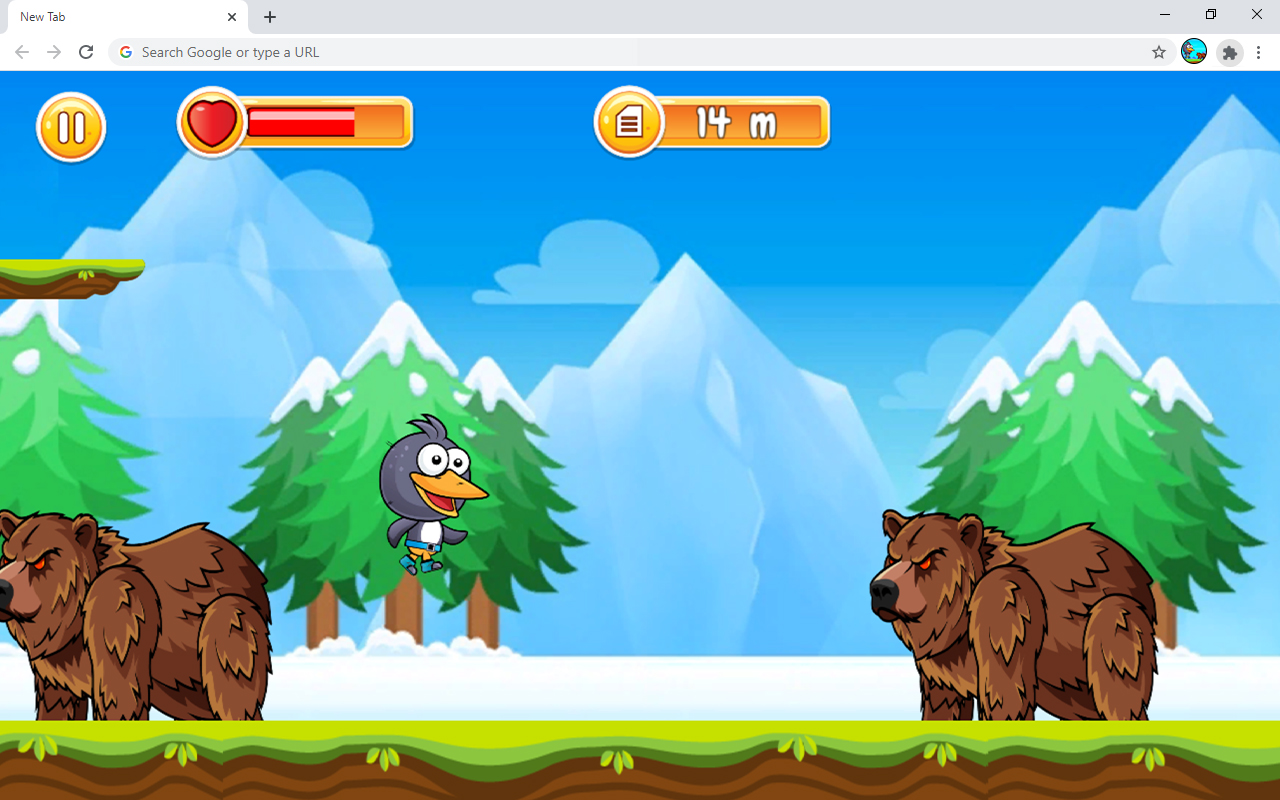Click the Google search icon in address bar

[125, 52]
